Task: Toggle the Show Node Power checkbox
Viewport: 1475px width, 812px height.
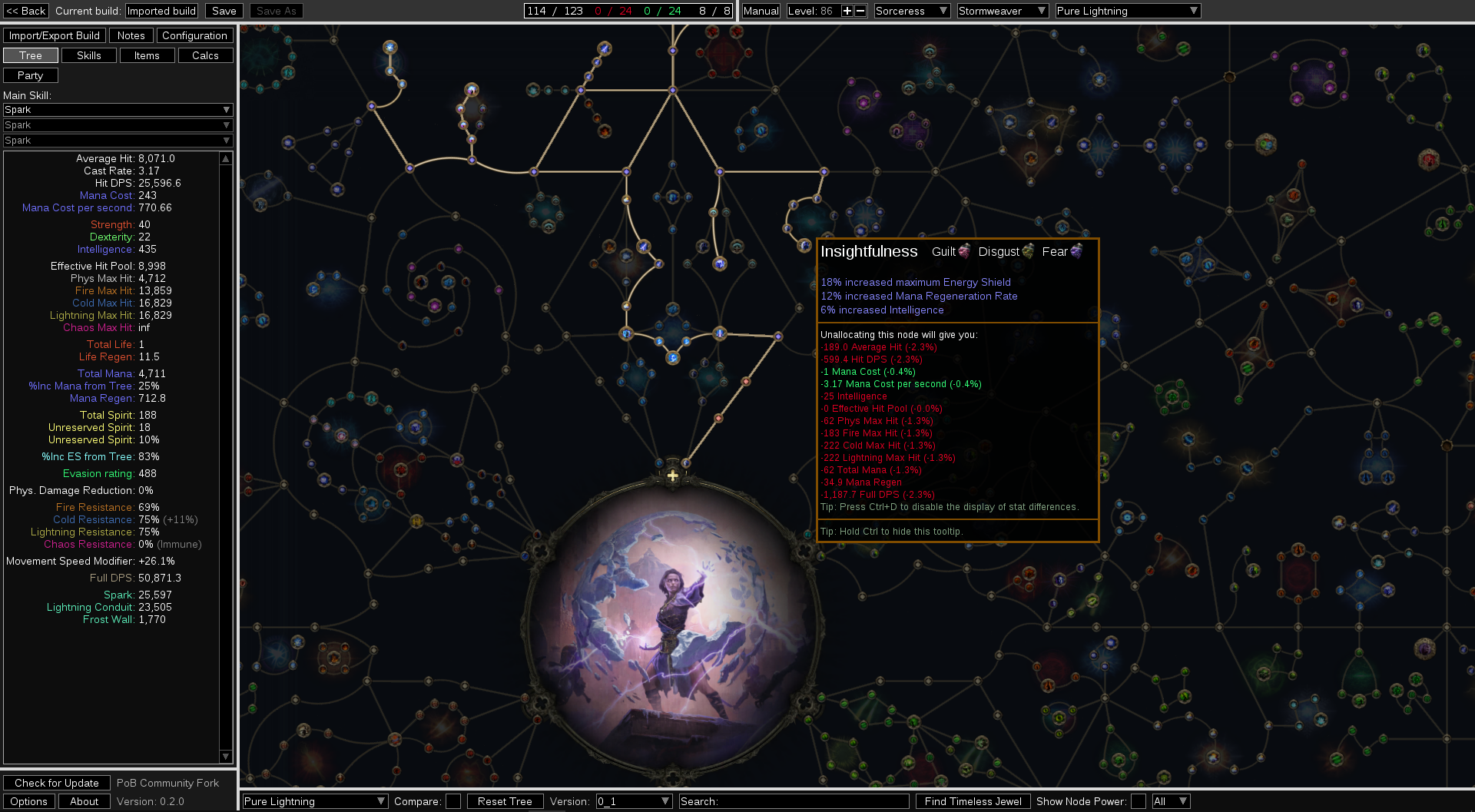Action: (x=1139, y=801)
